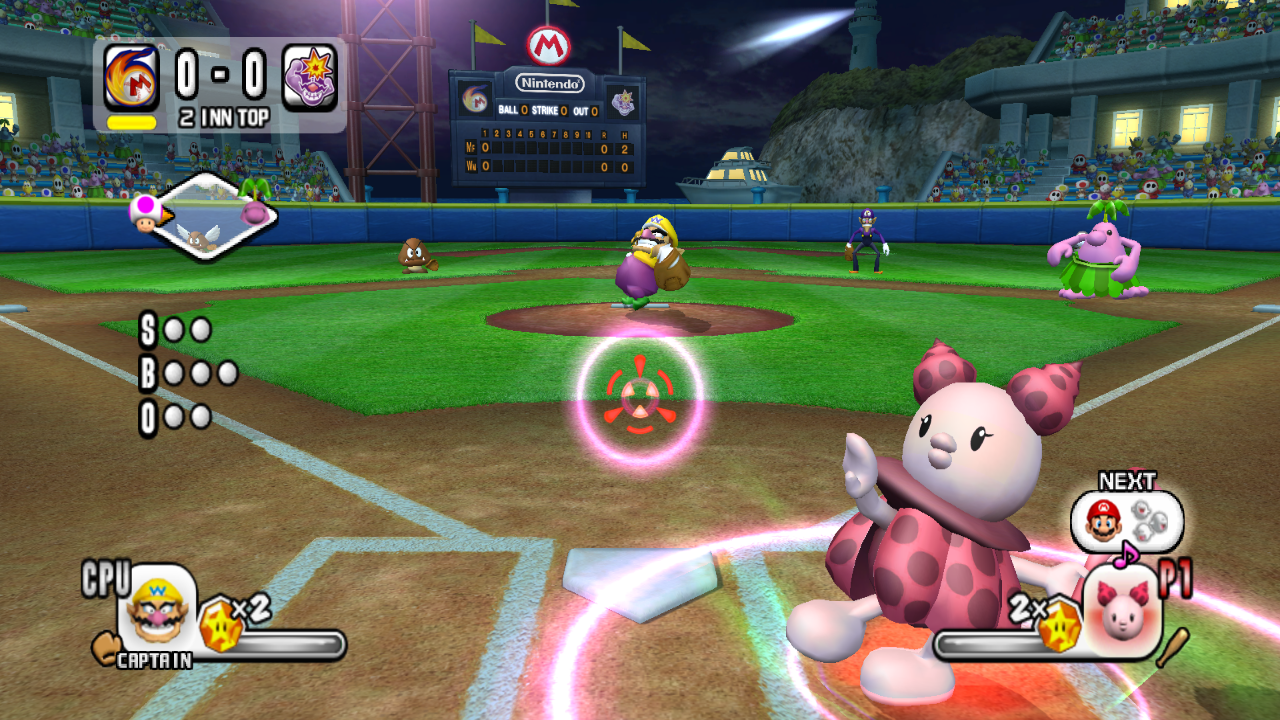The image size is (1280, 720).
Task: Click the Toad runner marker on the diamond
Action: [x=145, y=212]
